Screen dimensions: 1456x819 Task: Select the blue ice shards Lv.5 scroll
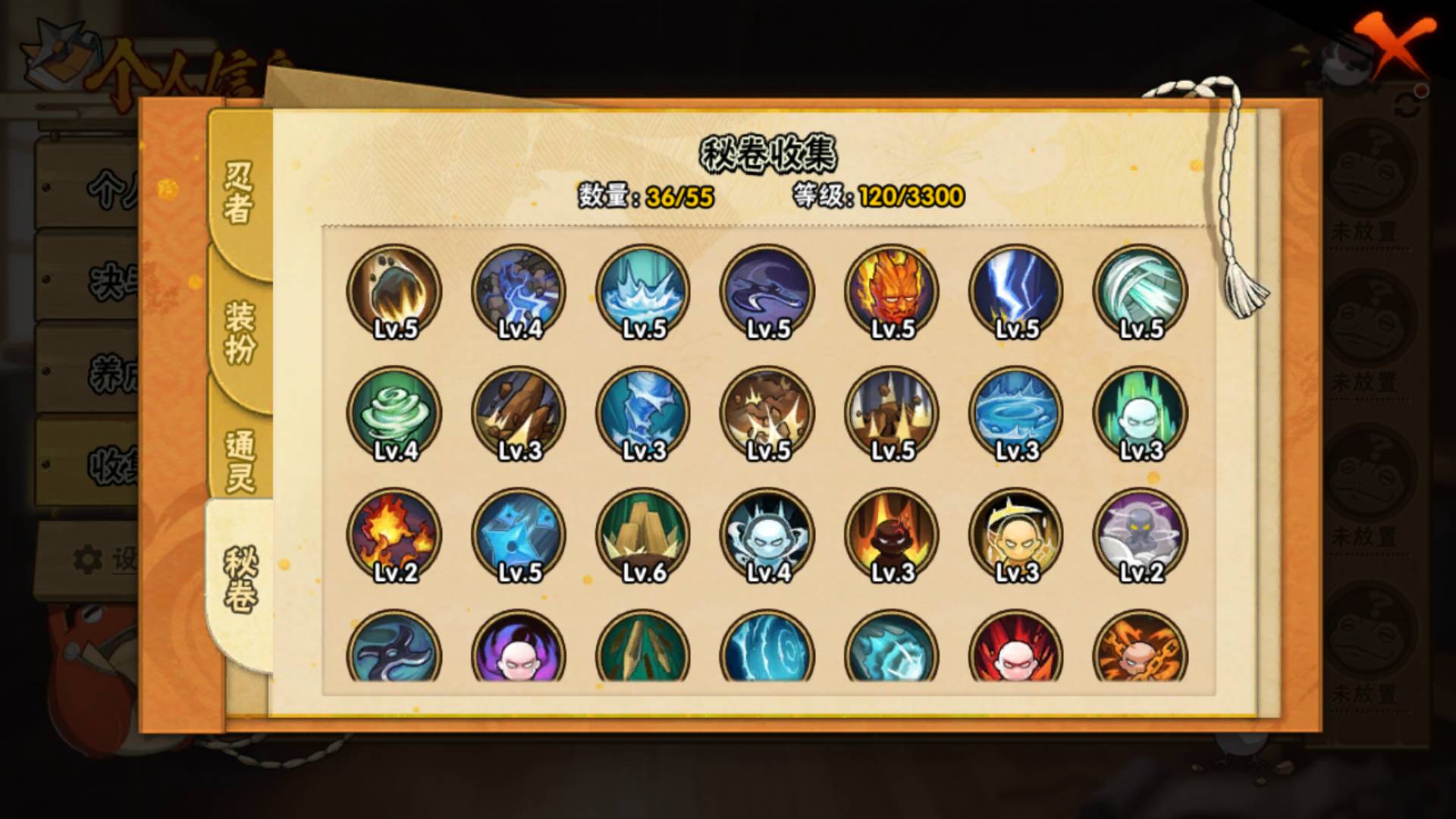[519, 535]
